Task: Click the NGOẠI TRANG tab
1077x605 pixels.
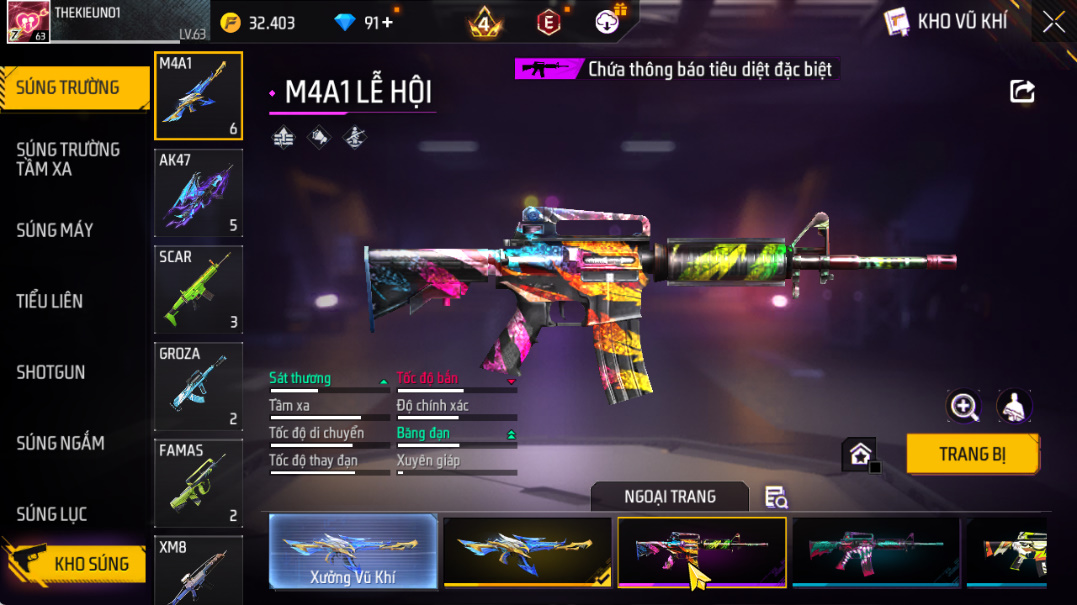Action: coord(669,497)
